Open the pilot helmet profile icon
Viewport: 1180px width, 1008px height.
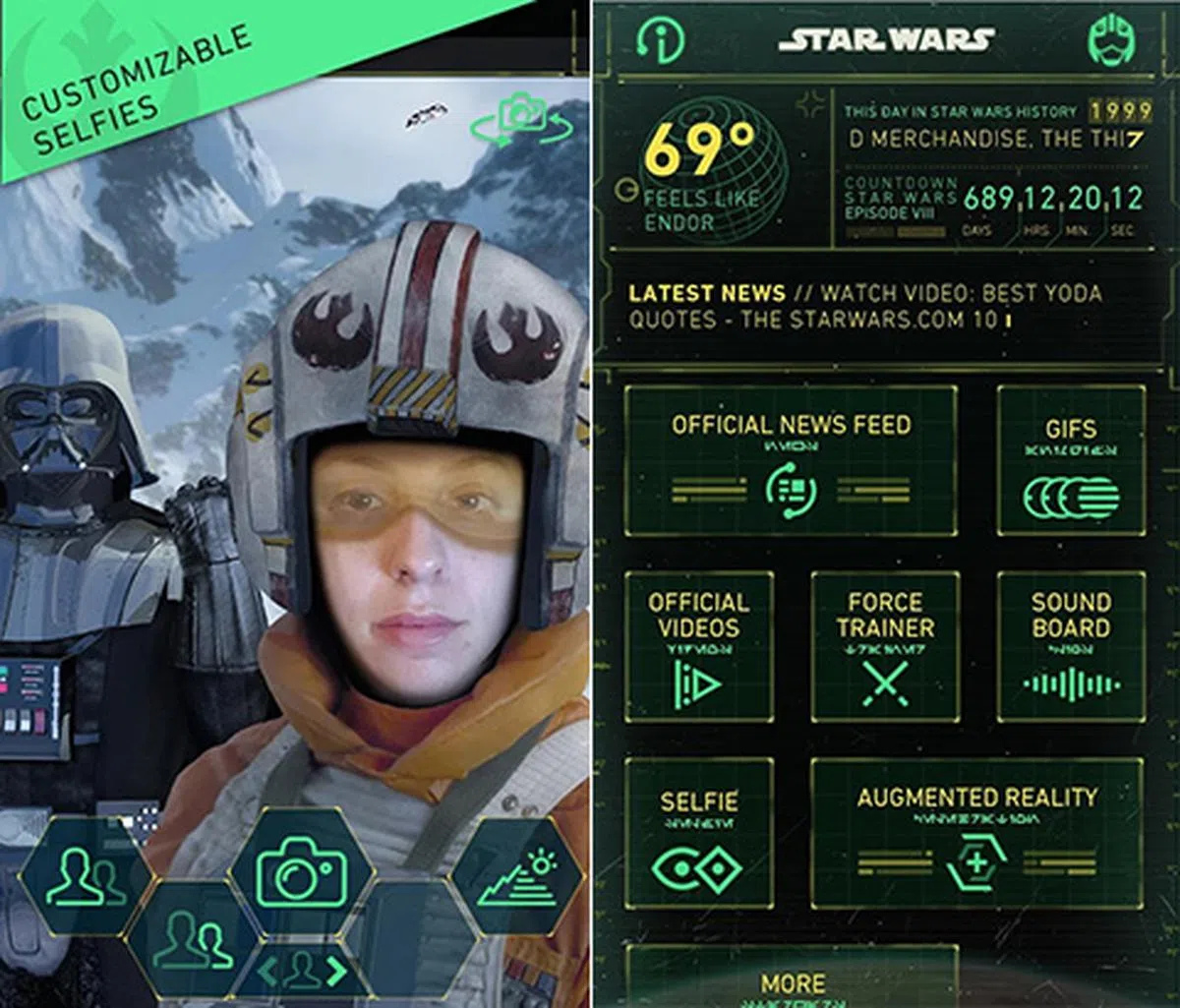1112,40
